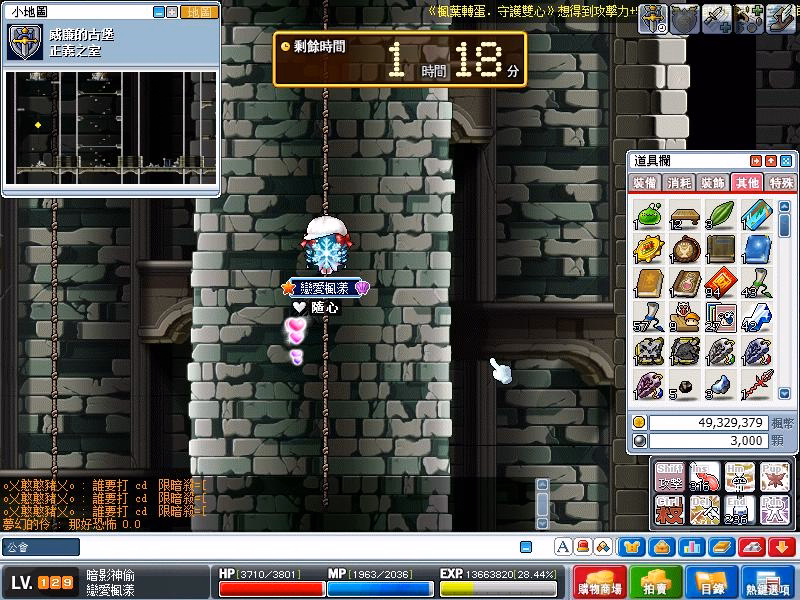Use the Ins red potion quickslot
Viewport: 800px width, 600px height.
click(706, 477)
